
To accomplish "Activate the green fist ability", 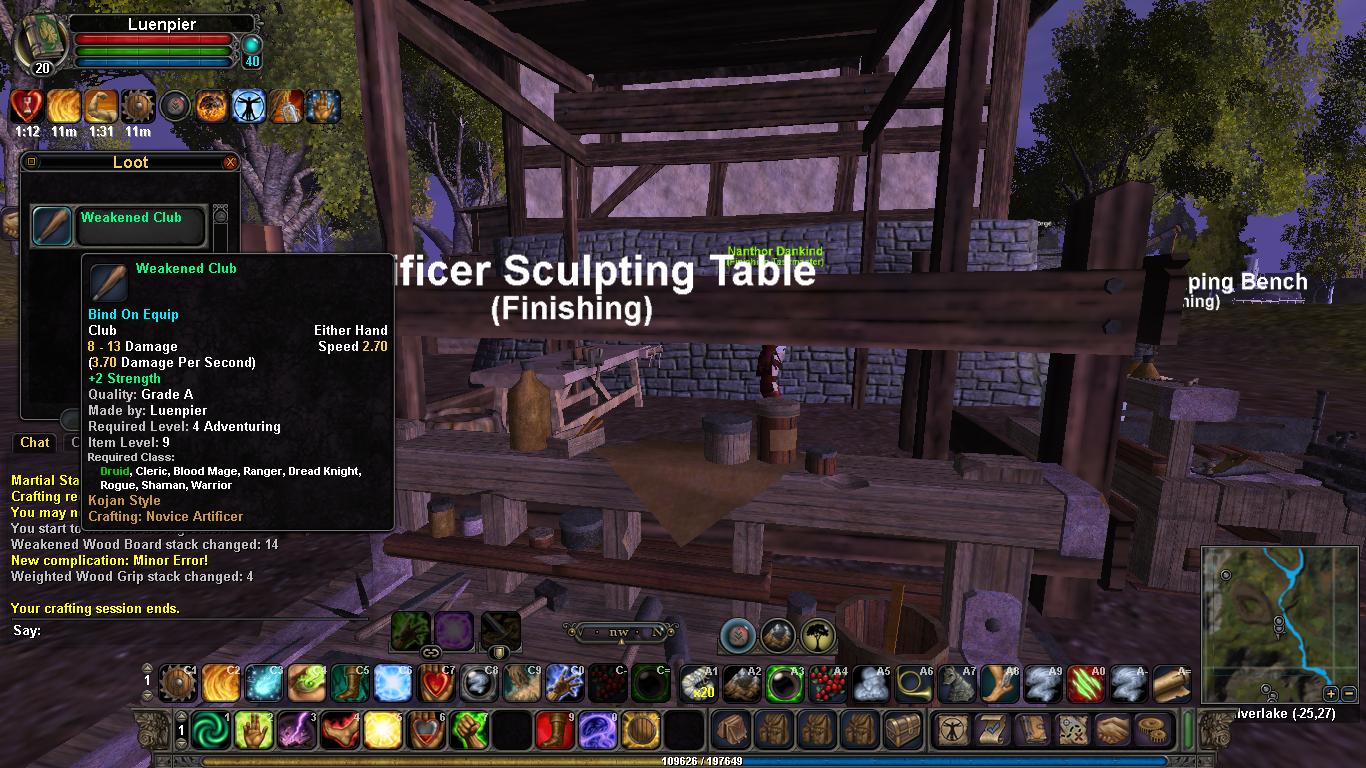I will pos(469,731).
